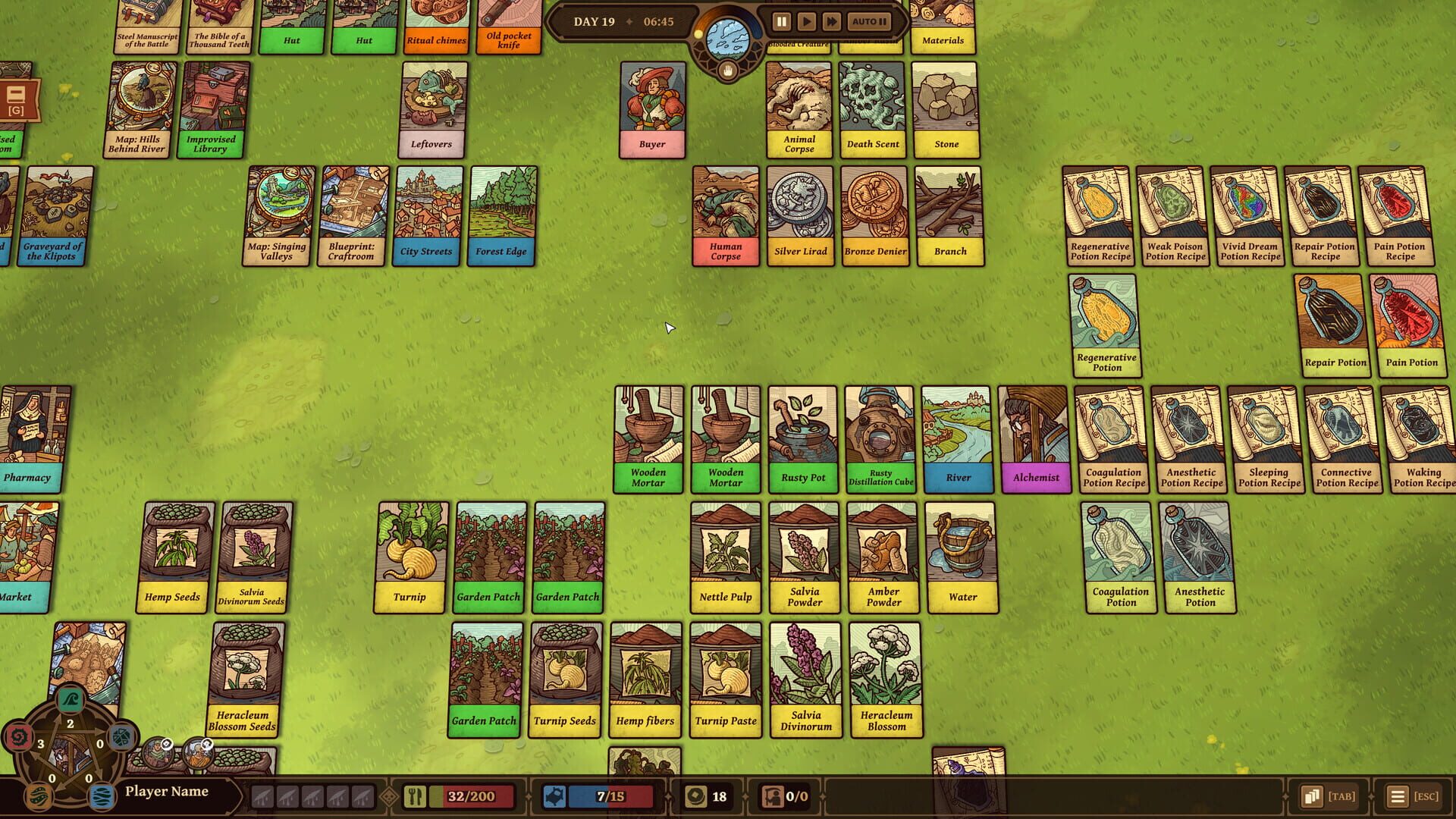Pause the game with the pause button
Screen dimensions: 1456x819
point(782,21)
